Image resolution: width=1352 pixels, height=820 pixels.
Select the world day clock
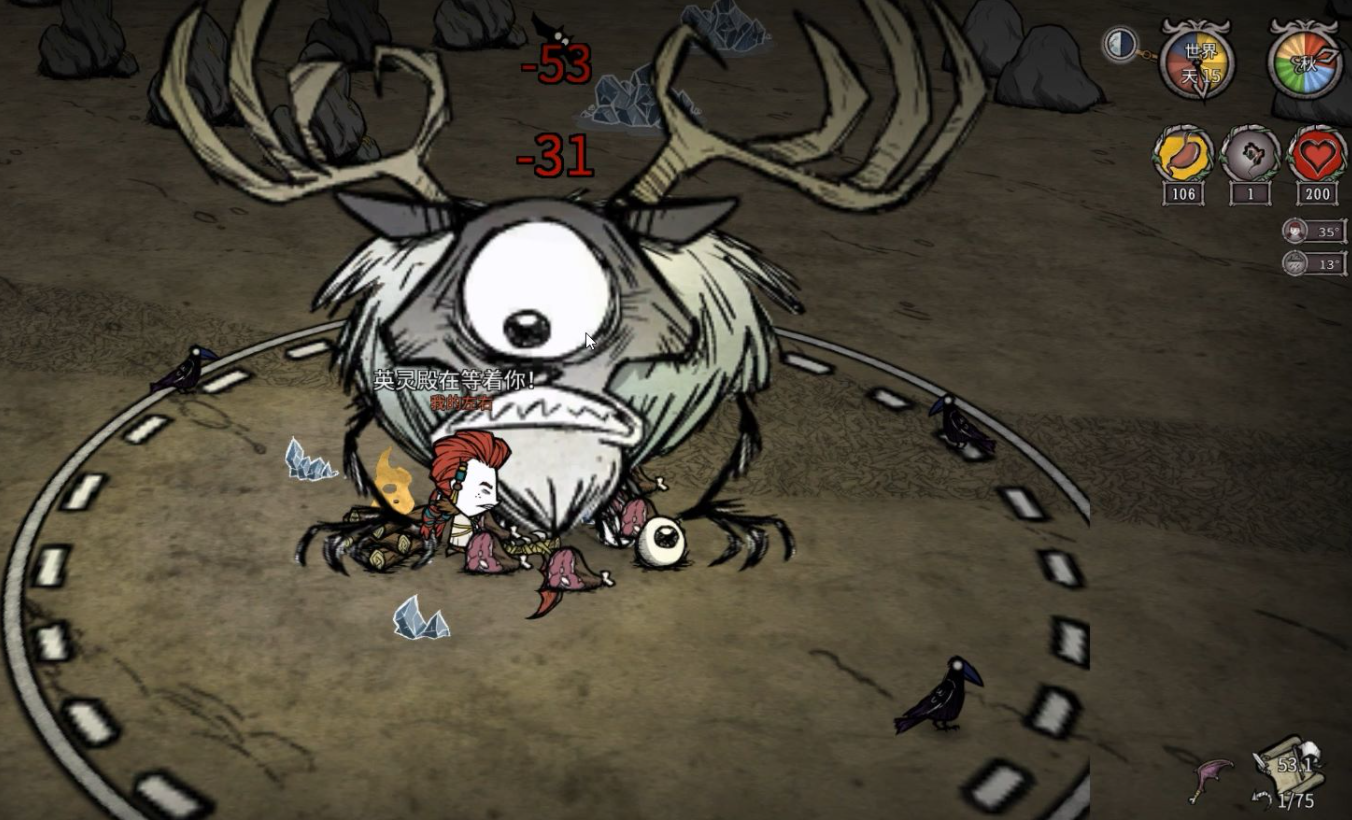coord(1197,63)
